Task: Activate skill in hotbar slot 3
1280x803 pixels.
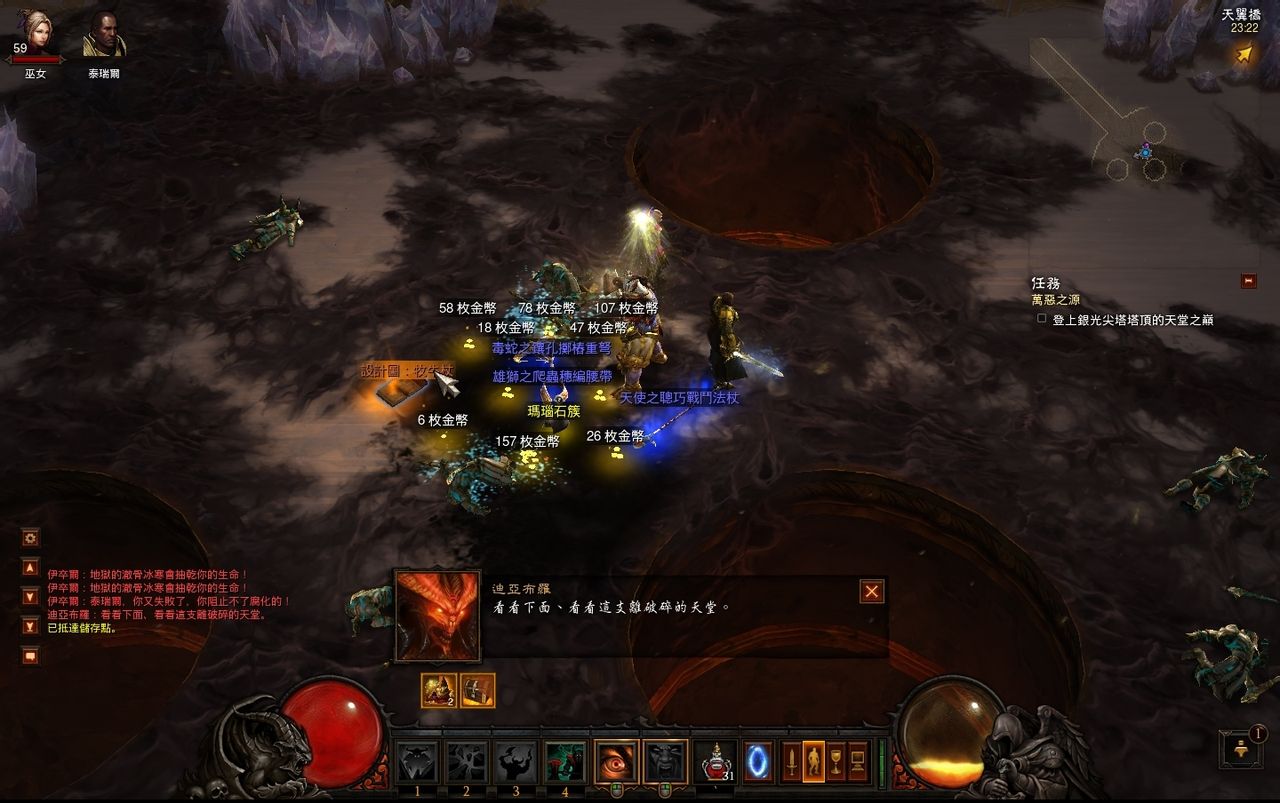Action: 516,763
